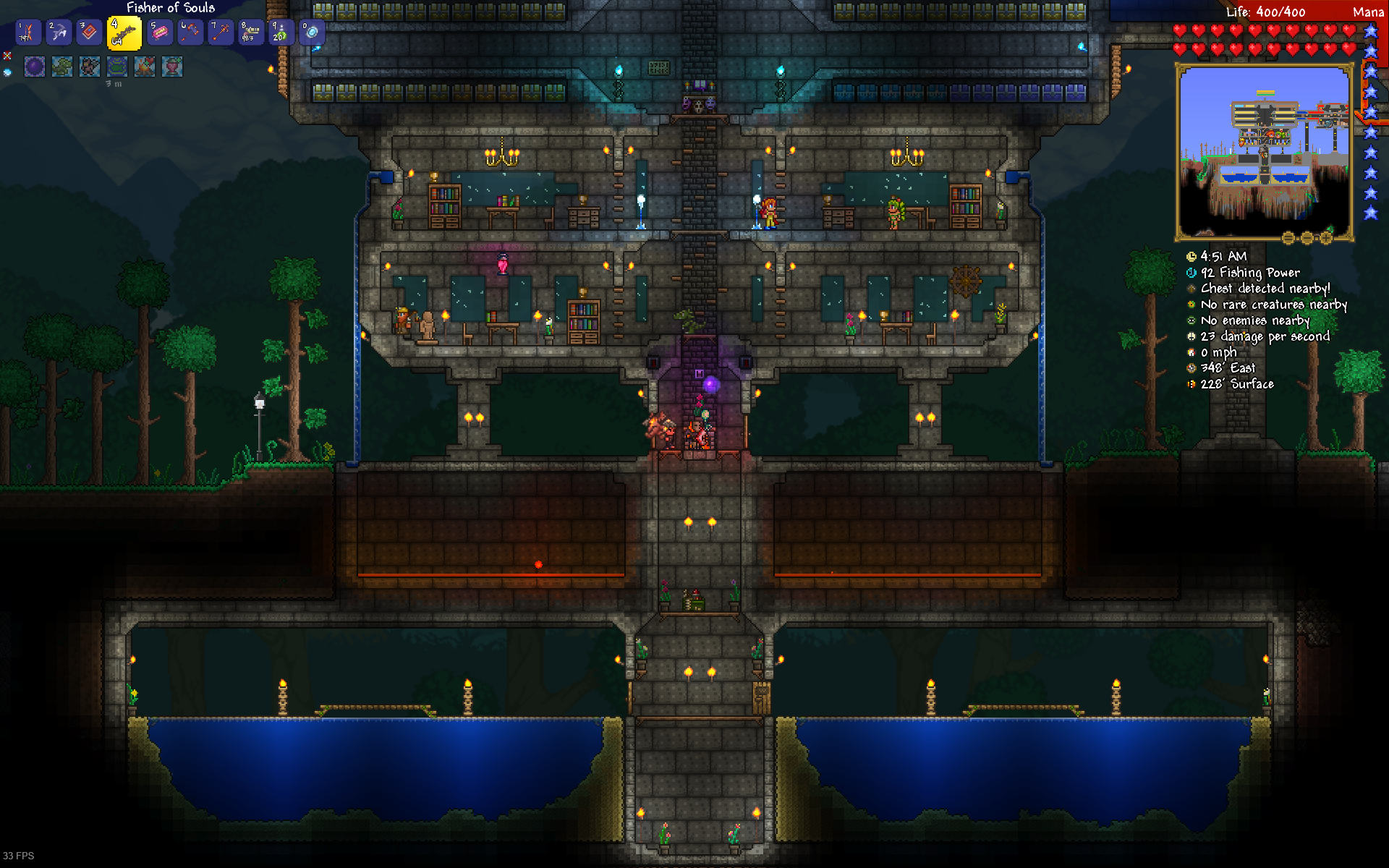Click the Compass icon showing 348' East
This screenshot has width=1389, height=868.
tap(1192, 368)
